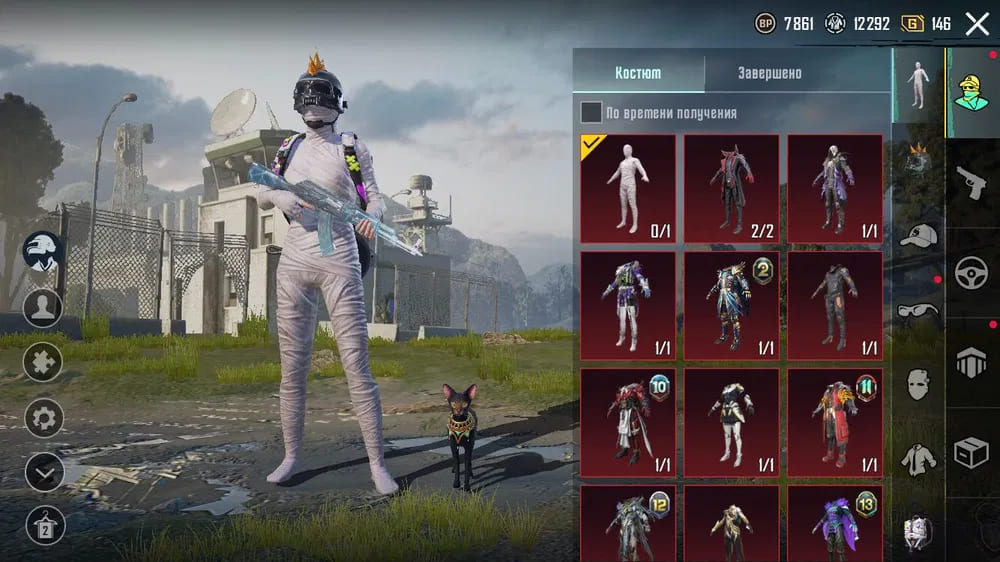Viewport: 1000px width, 562px height.
Task: Open the jacket clothing category
Action: [918, 458]
